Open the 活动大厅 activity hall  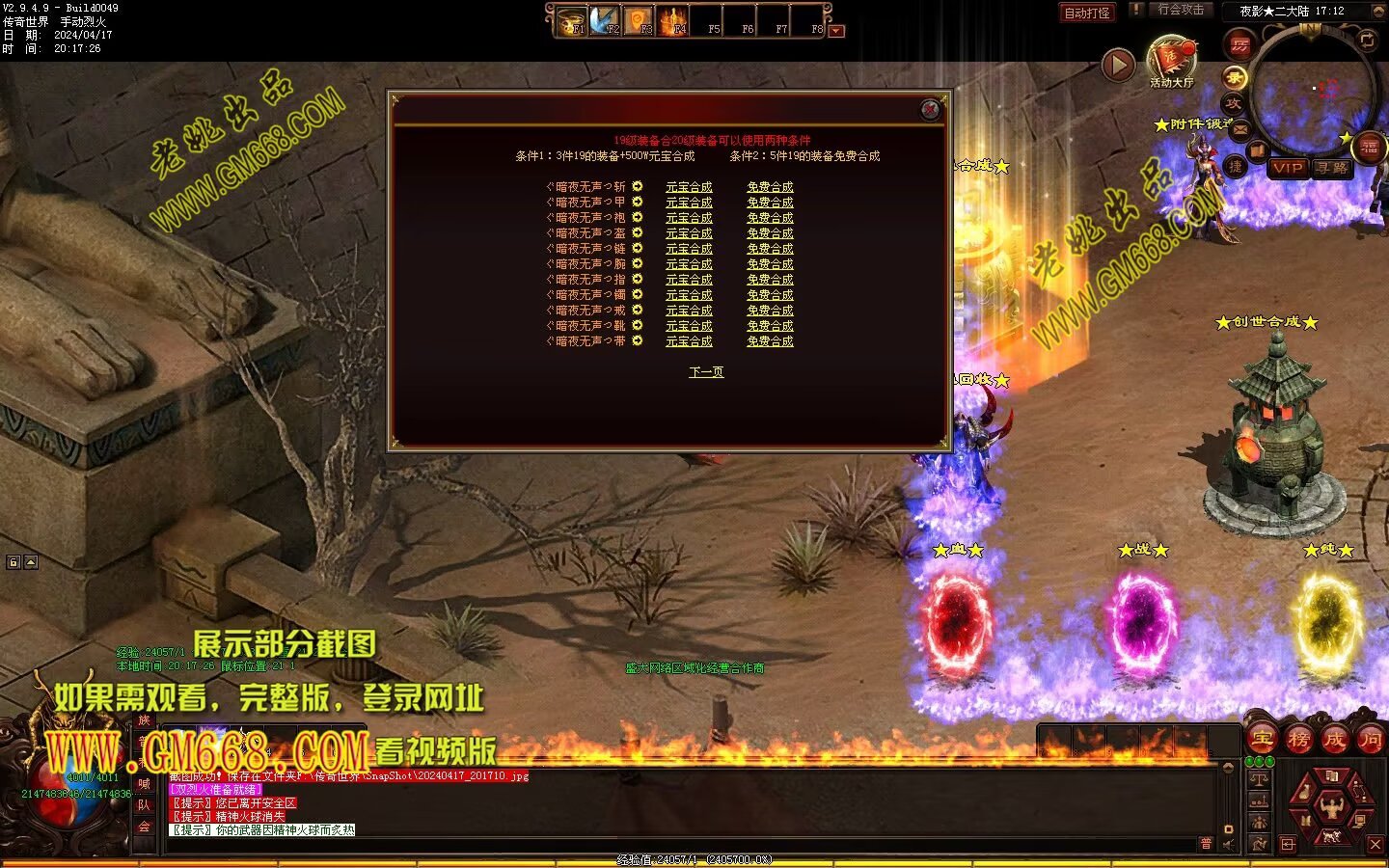coord(1171,60)
